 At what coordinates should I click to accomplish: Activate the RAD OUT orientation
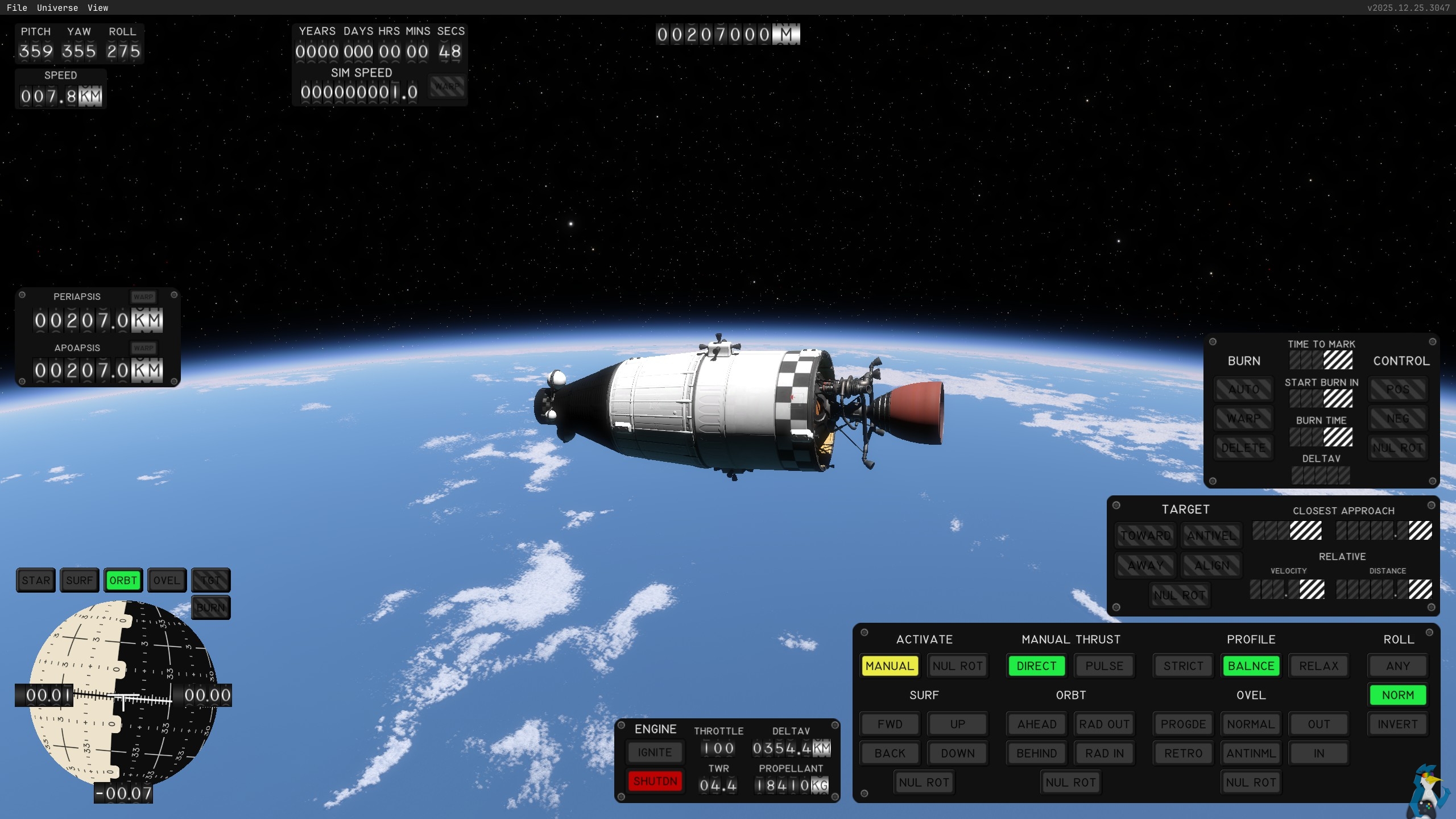click(x=1105, y=725)
